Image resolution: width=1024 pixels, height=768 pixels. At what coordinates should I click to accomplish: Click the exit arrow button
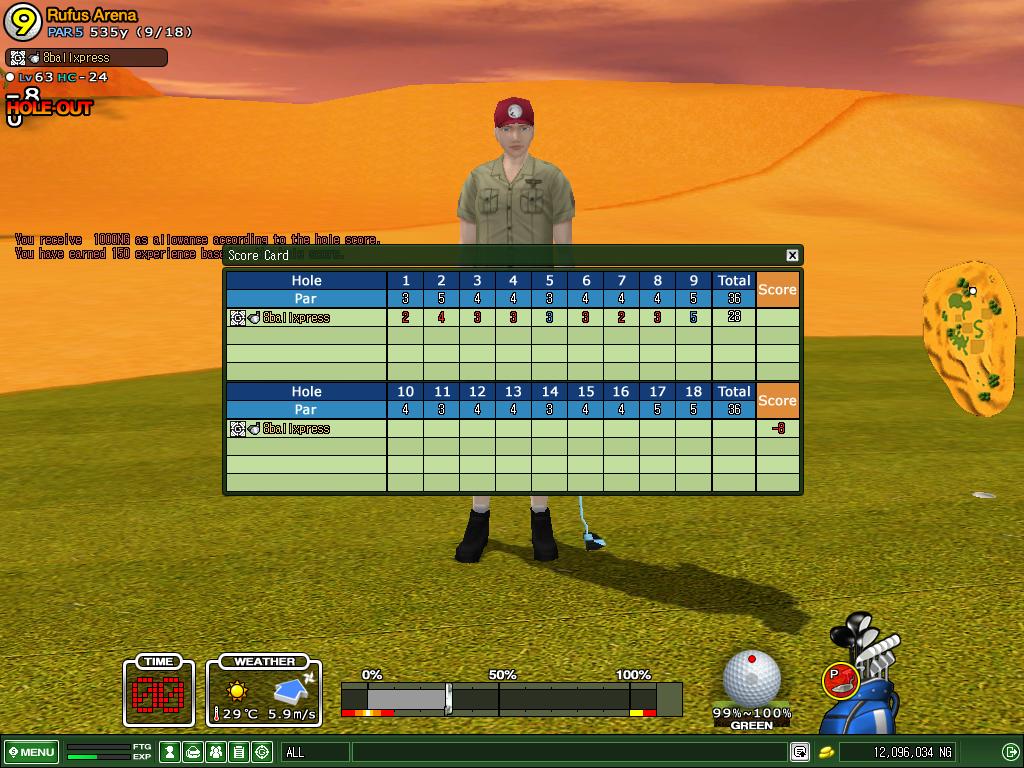pyautogui.click(x=1009, y=752)
